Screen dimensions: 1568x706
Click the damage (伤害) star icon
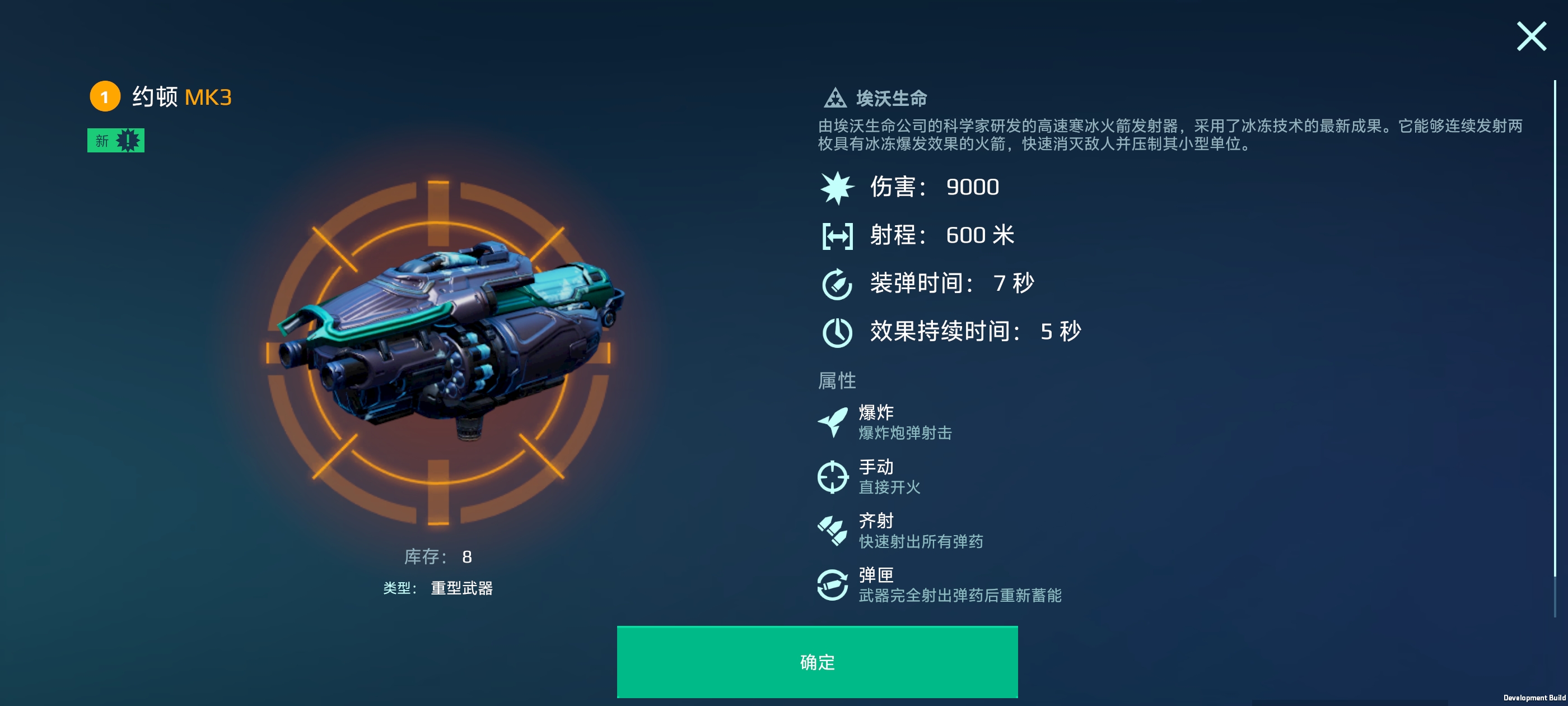(838, 187)
